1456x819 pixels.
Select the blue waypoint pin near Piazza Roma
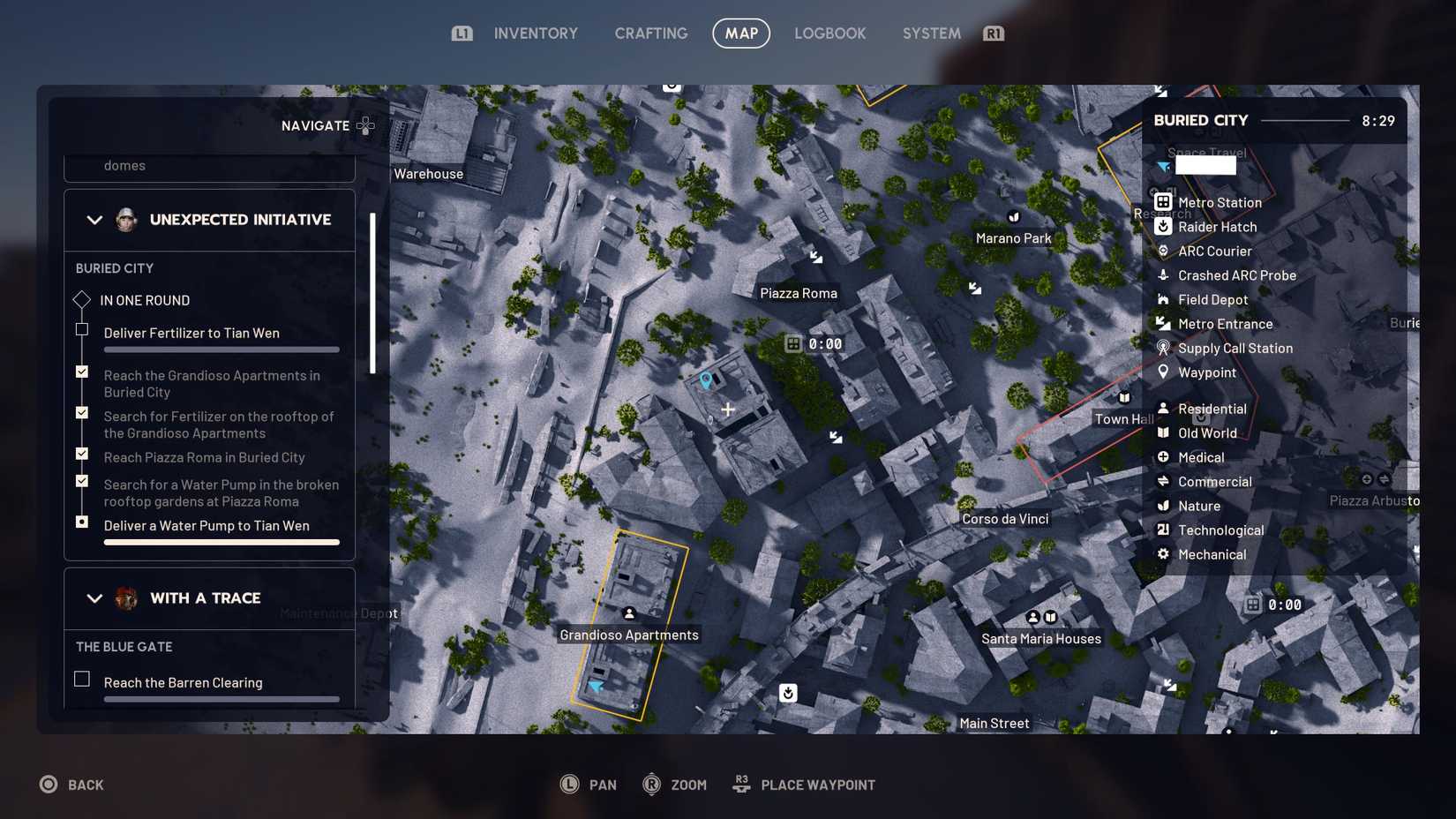coord(704,379)
